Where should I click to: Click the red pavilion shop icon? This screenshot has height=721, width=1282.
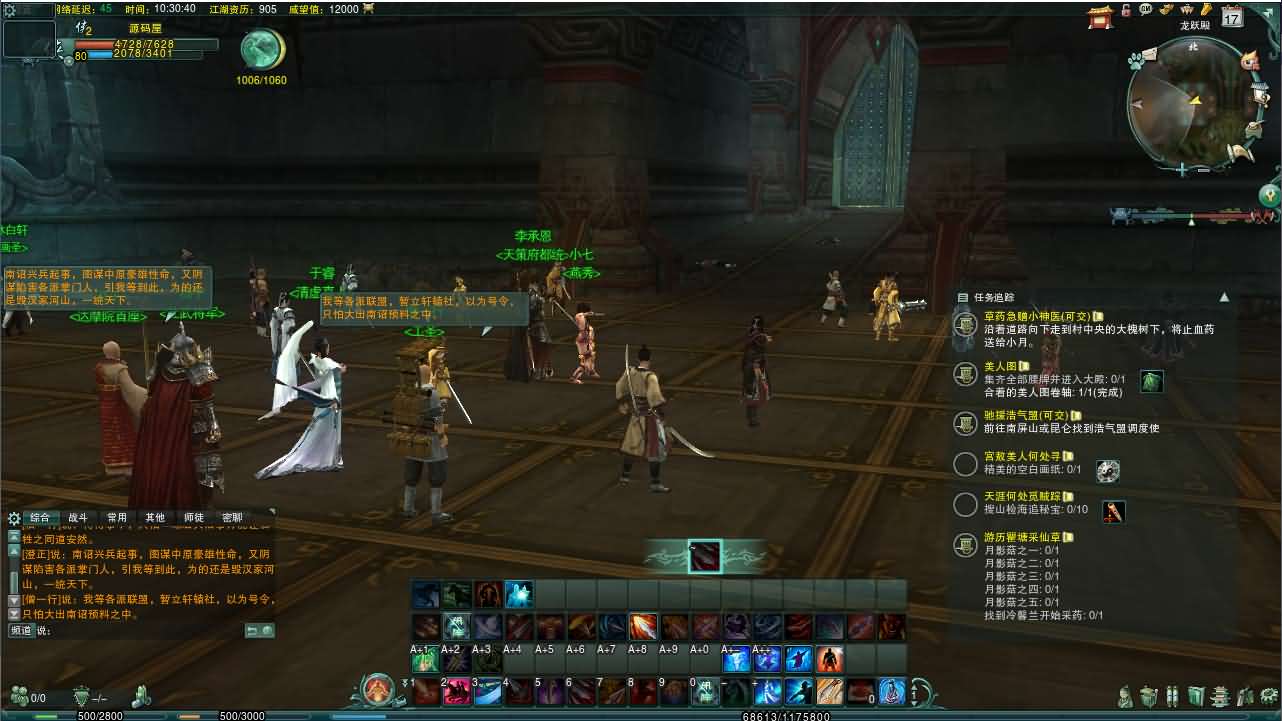tap(1101, 15)
